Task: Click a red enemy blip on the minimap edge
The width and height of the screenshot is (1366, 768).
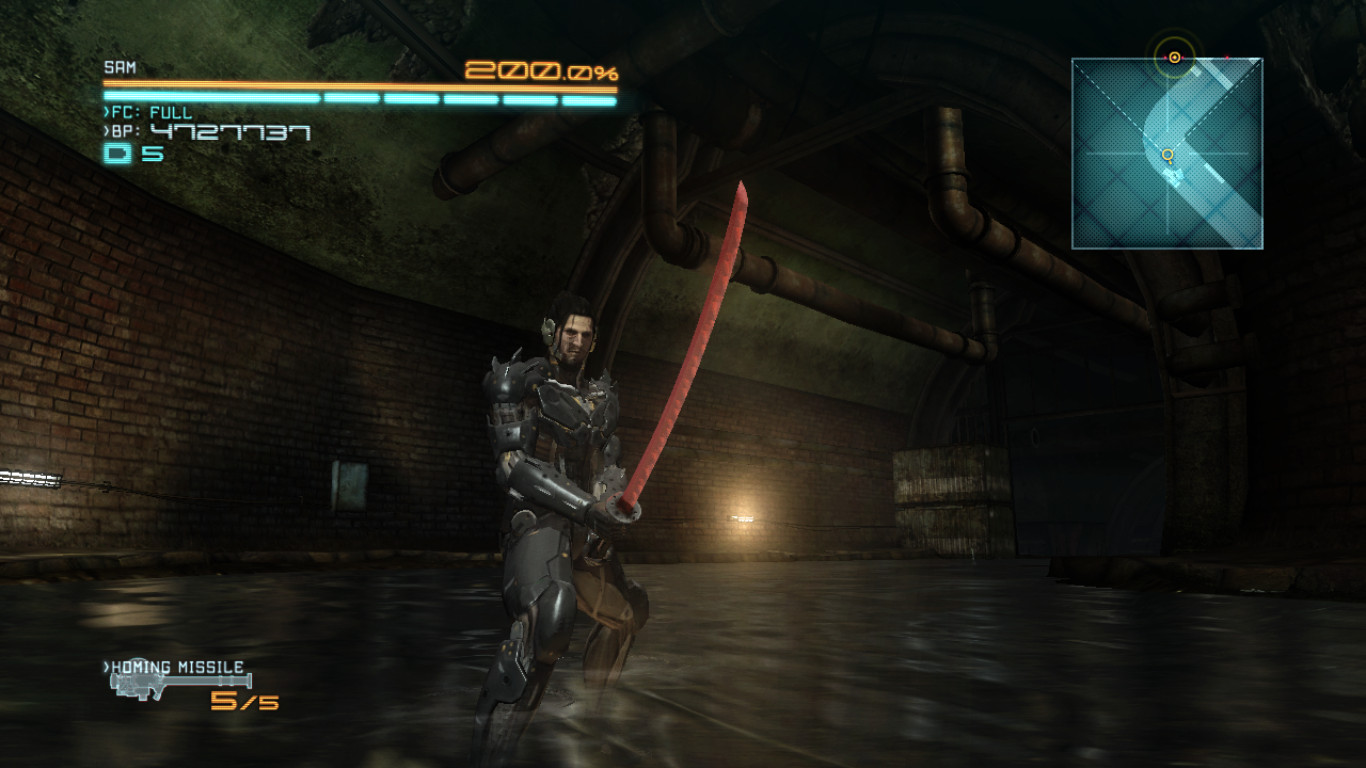Action: 1228,57
